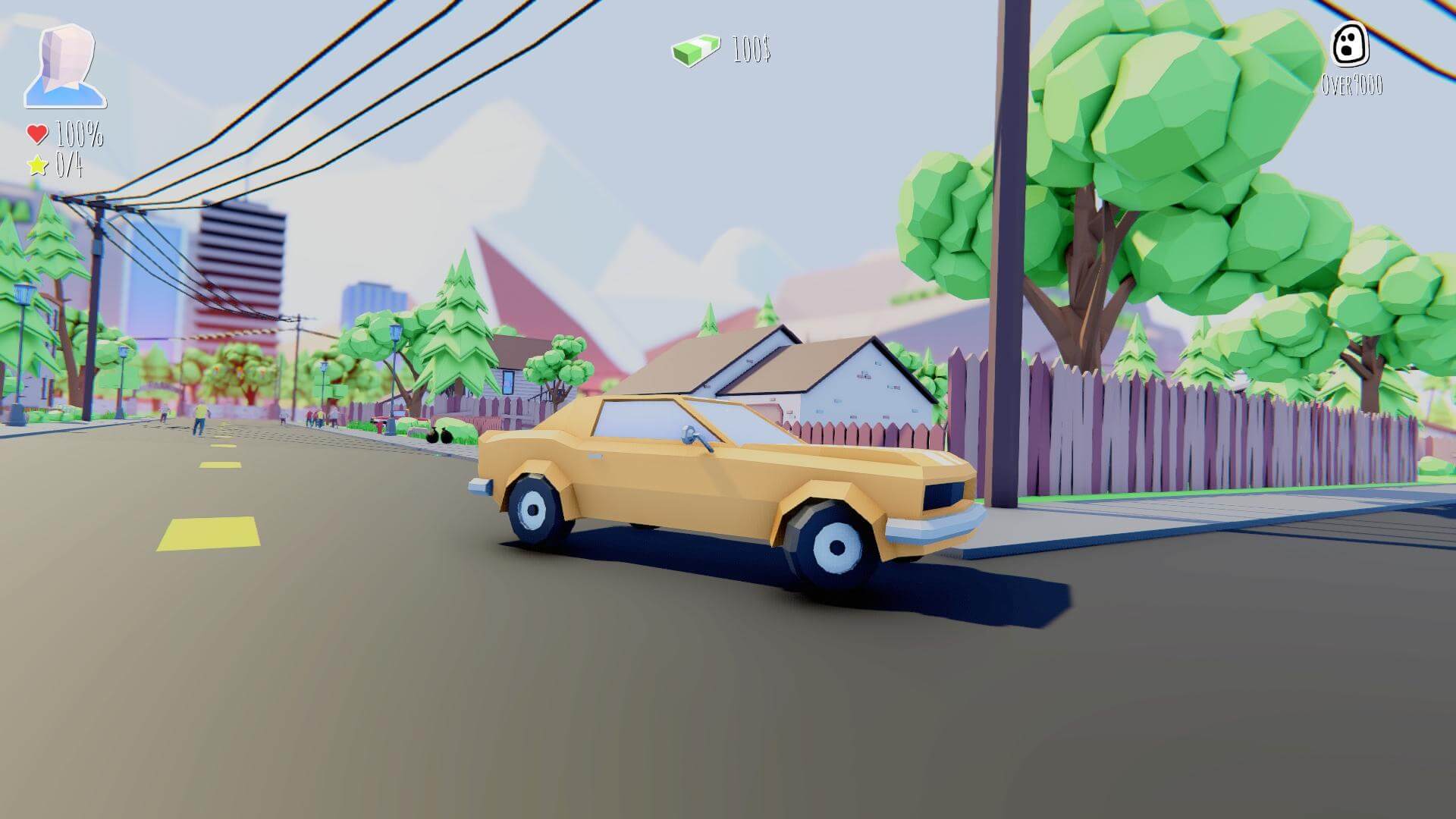Click the player portrait bust icon
1456x819 pixels.
65,65
